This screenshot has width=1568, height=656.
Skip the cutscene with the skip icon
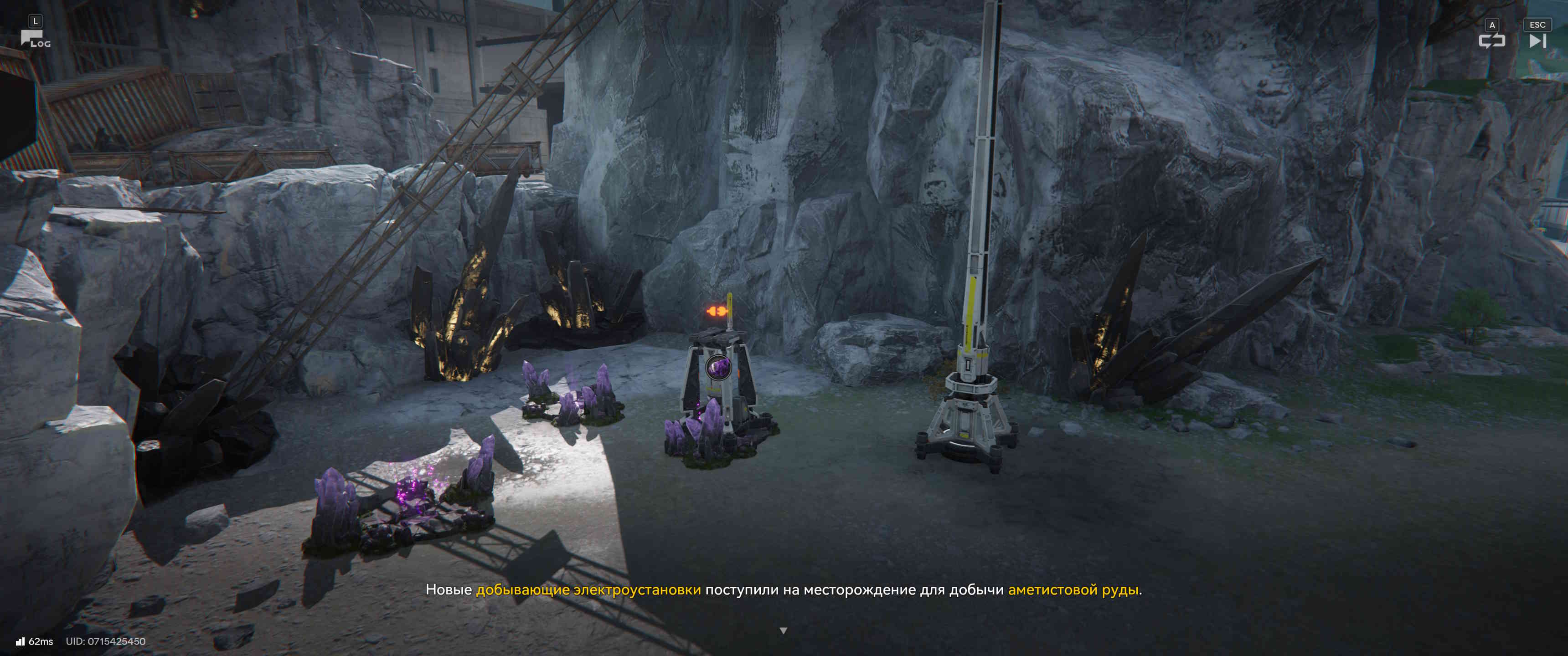tap(1537, 41)
